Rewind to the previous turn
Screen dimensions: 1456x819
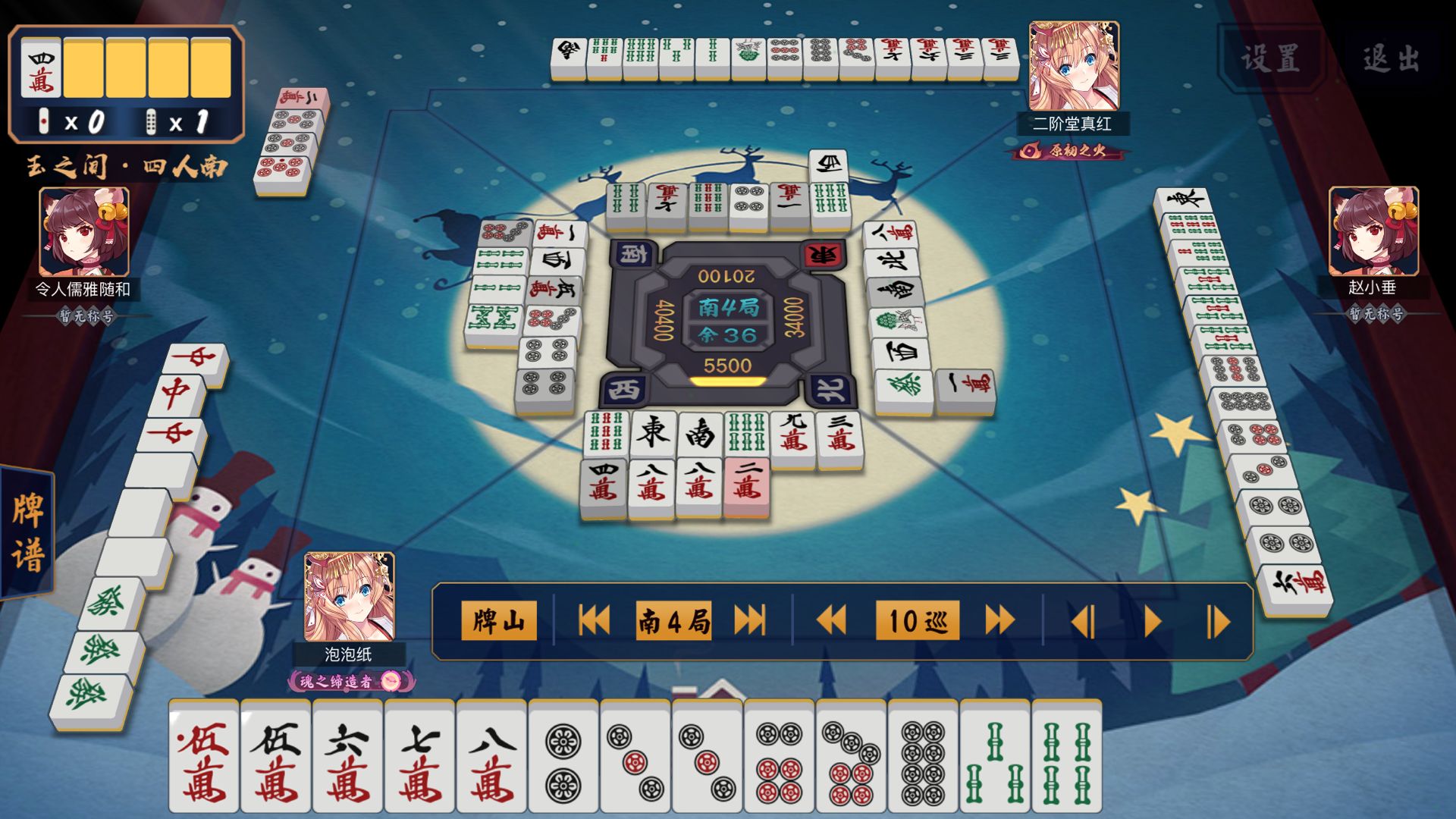[x=831, y=621]
